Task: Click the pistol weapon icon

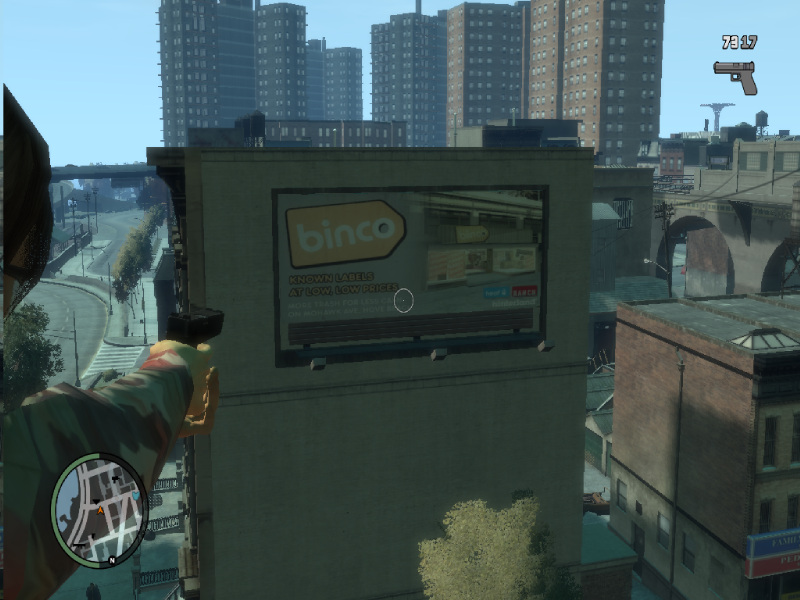Action: click(736, 75)
